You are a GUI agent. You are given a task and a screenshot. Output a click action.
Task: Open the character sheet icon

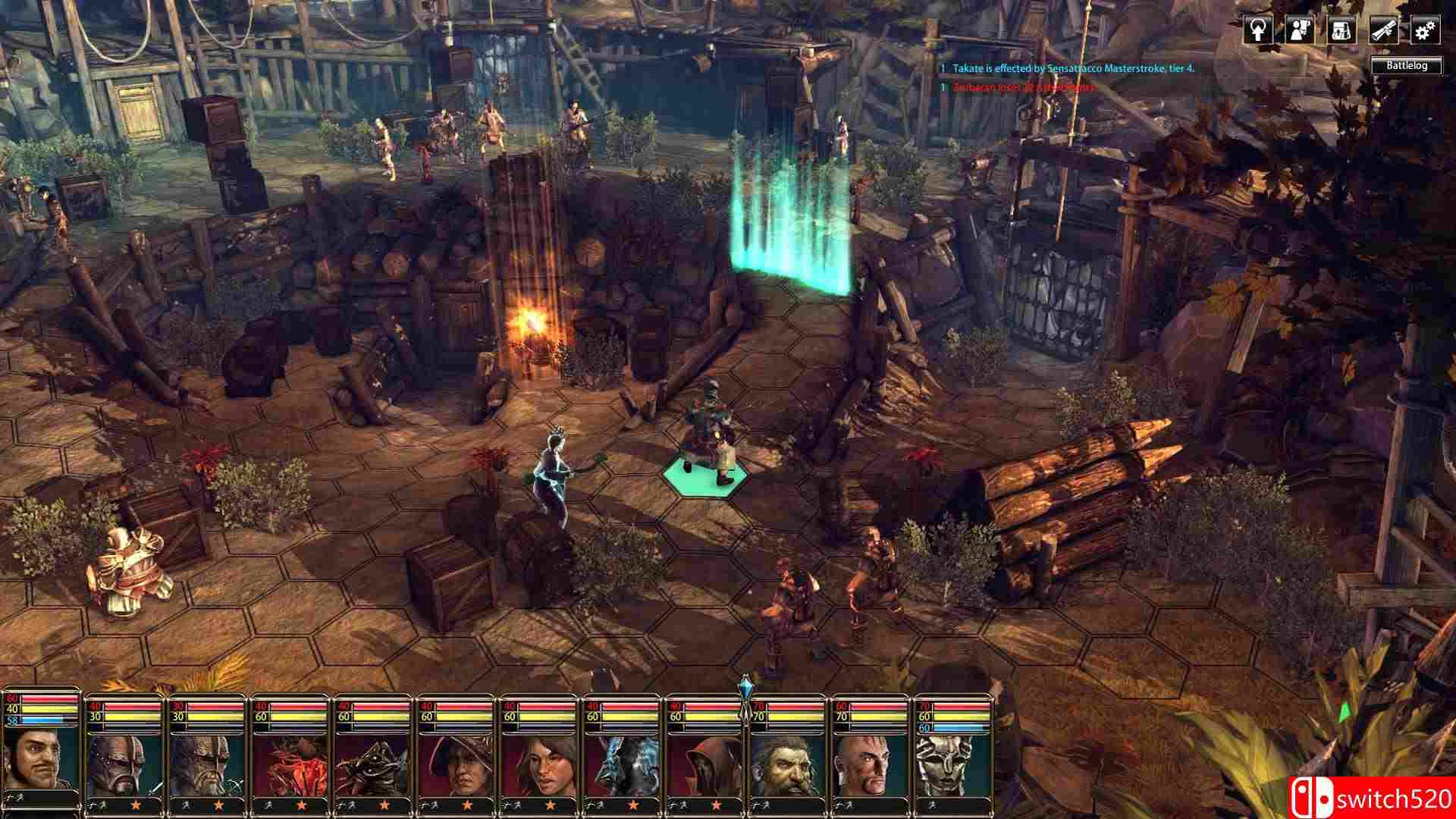1300,31
